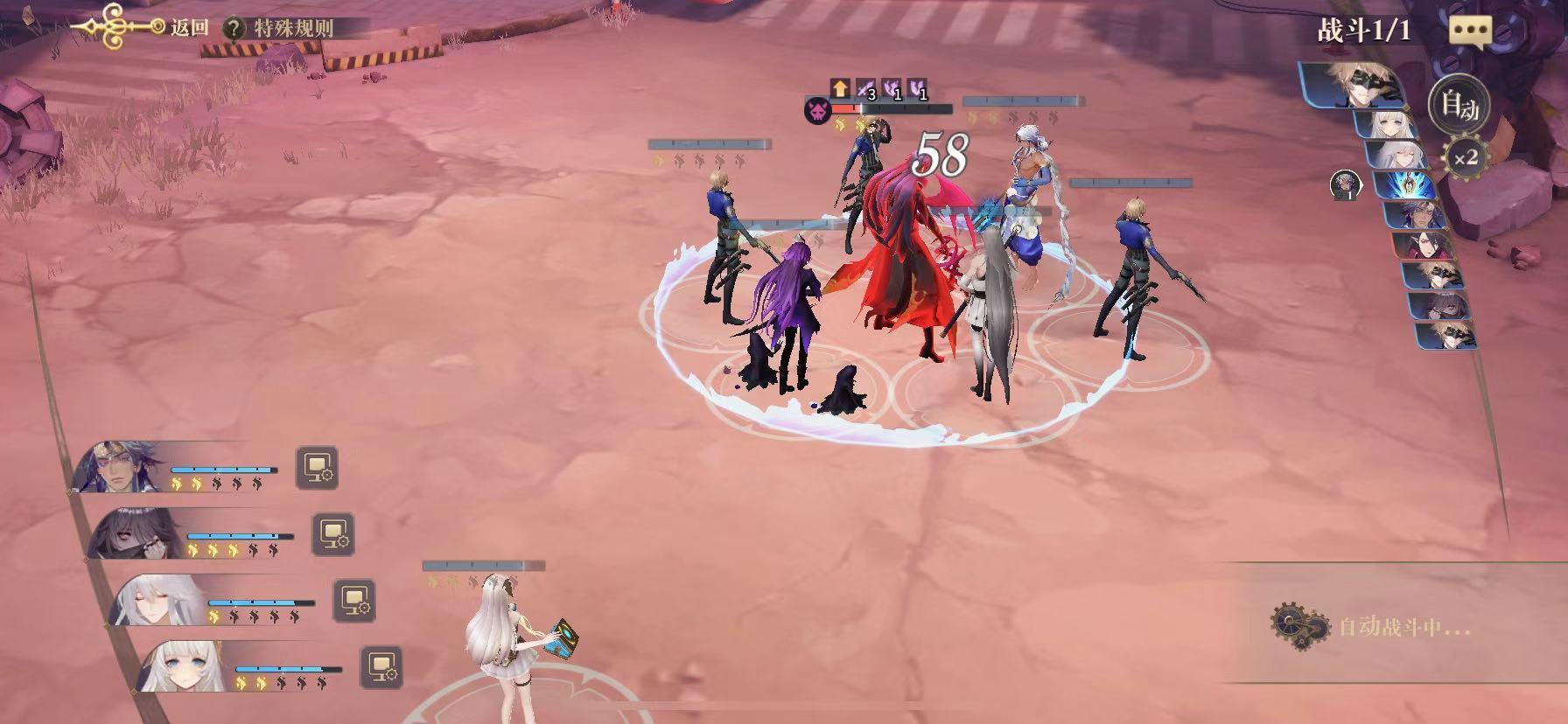Open AI settings beside the face-covering dark-haired hero
1568x724 pixels.
(x=333, y=533)
